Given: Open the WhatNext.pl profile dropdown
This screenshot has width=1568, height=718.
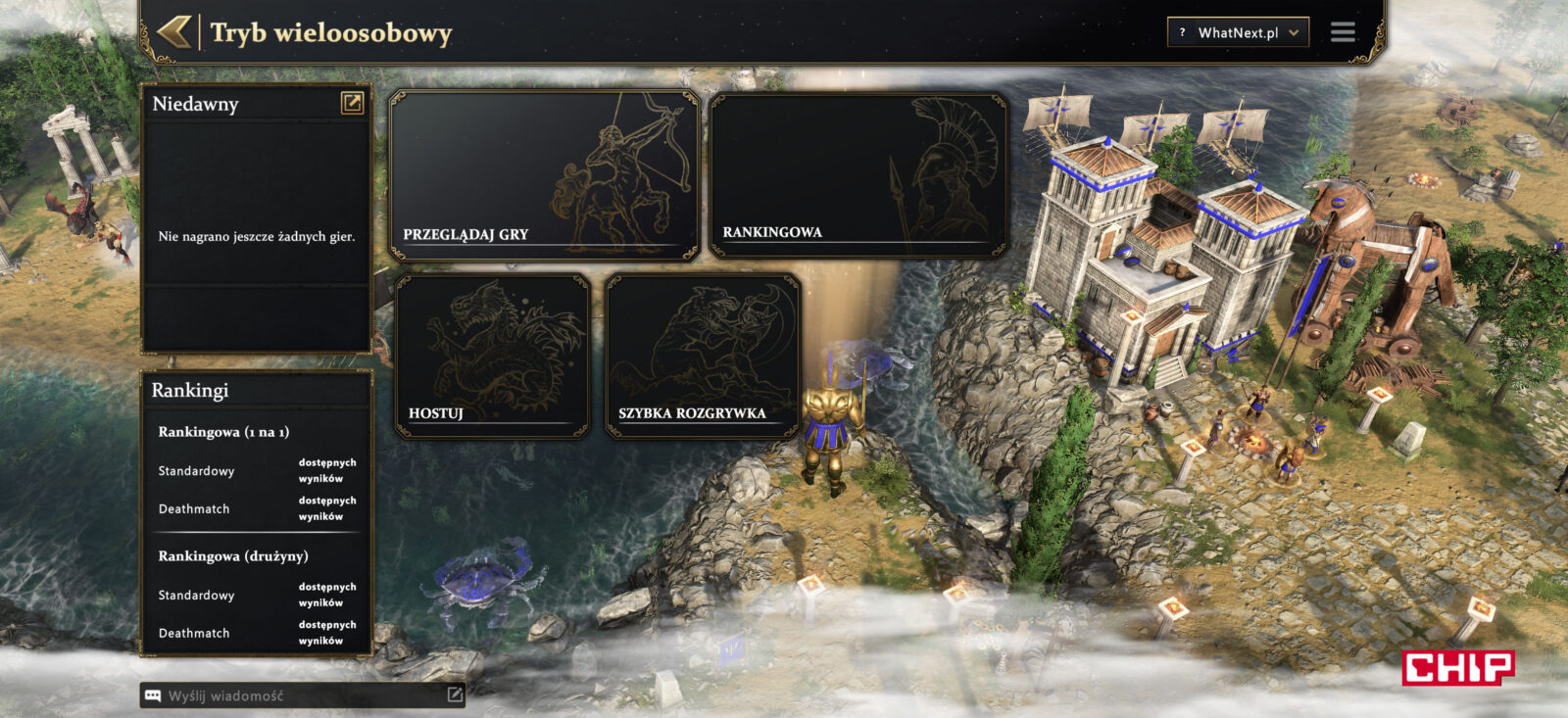Looking at the screenshot, I should click(x=1238, y=32).
